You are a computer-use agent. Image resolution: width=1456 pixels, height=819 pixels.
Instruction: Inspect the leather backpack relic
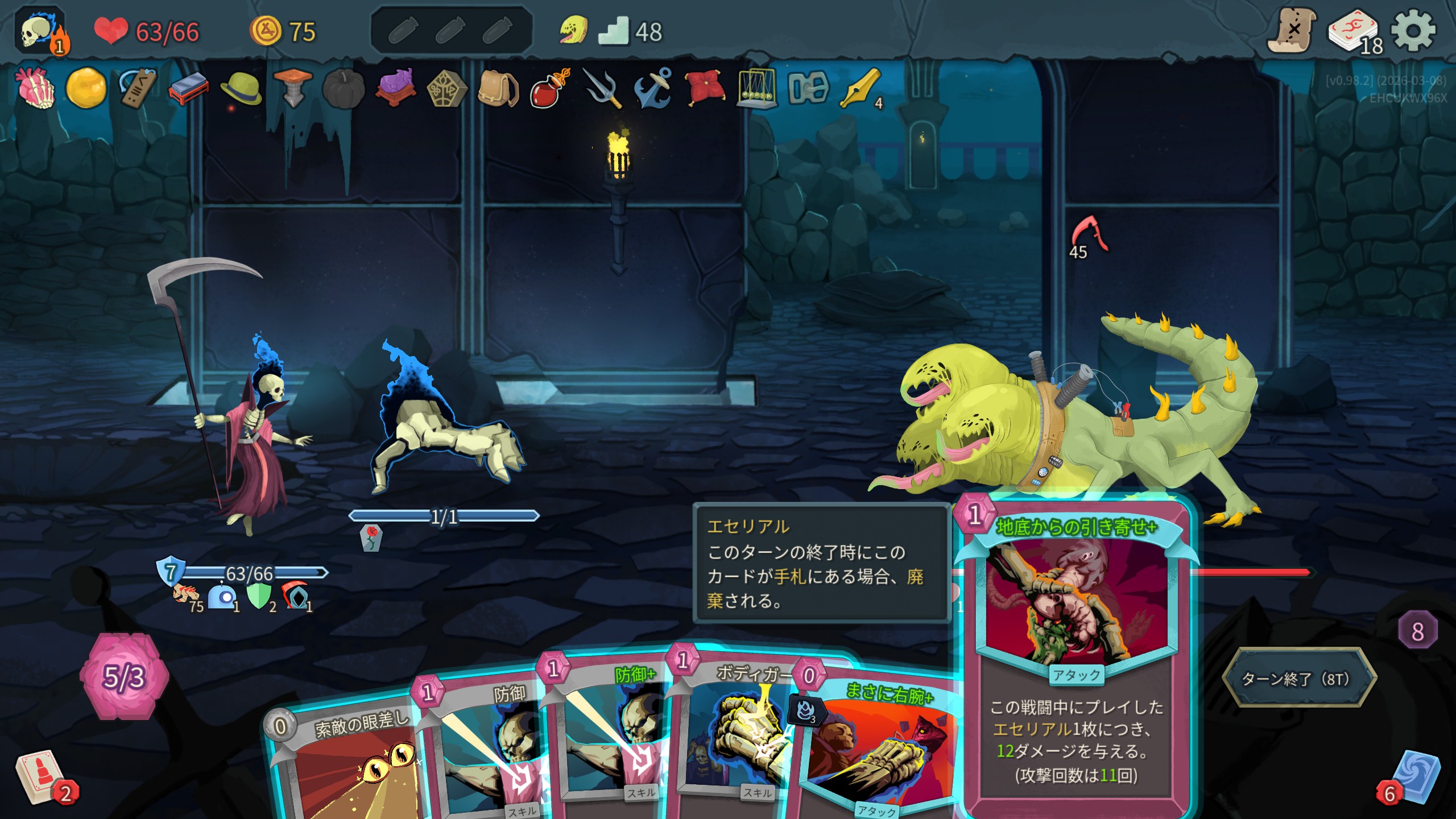(x=498, y=88)
